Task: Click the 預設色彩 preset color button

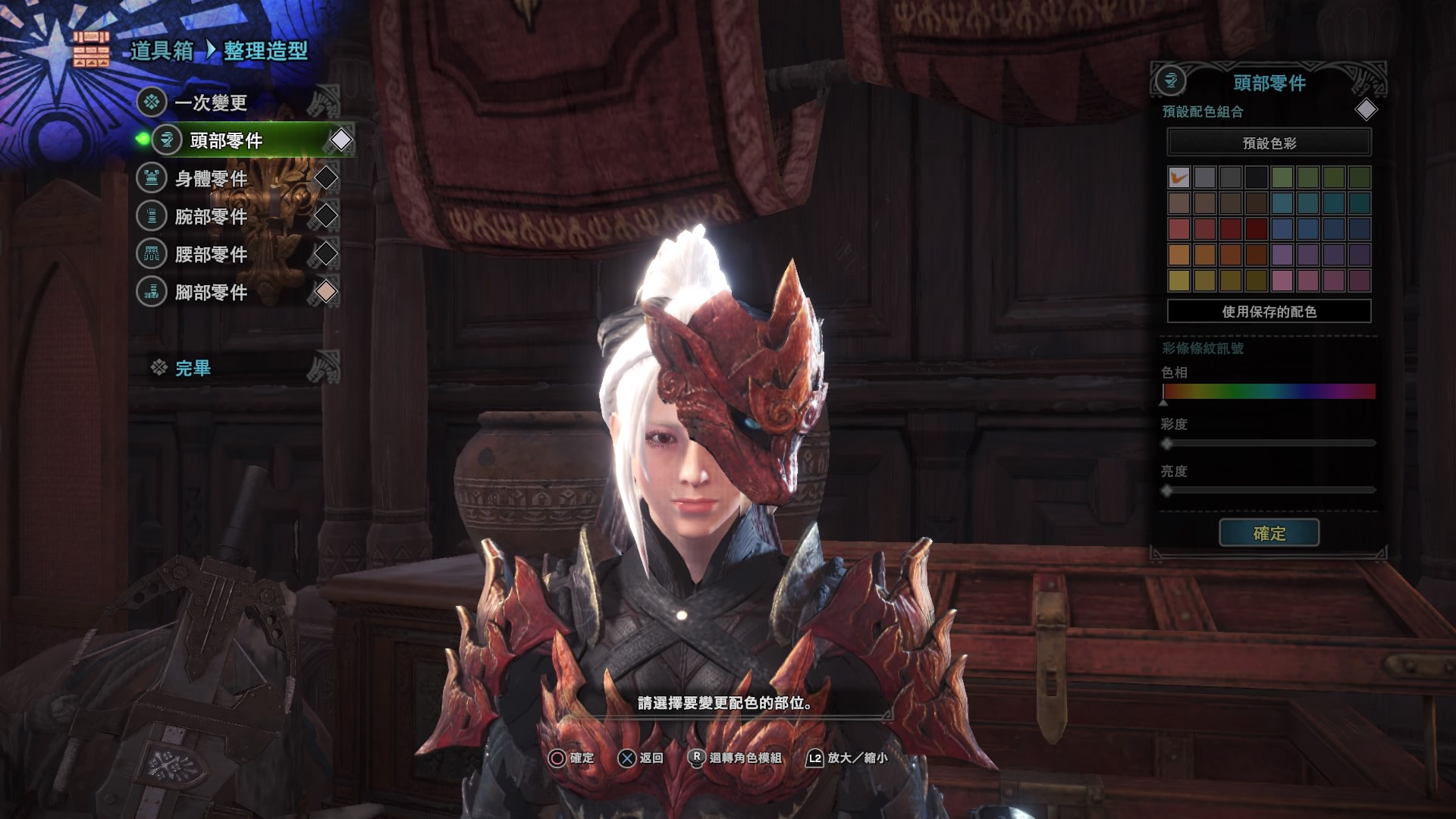Action: pyautogui.click(x=1269, y=143)
